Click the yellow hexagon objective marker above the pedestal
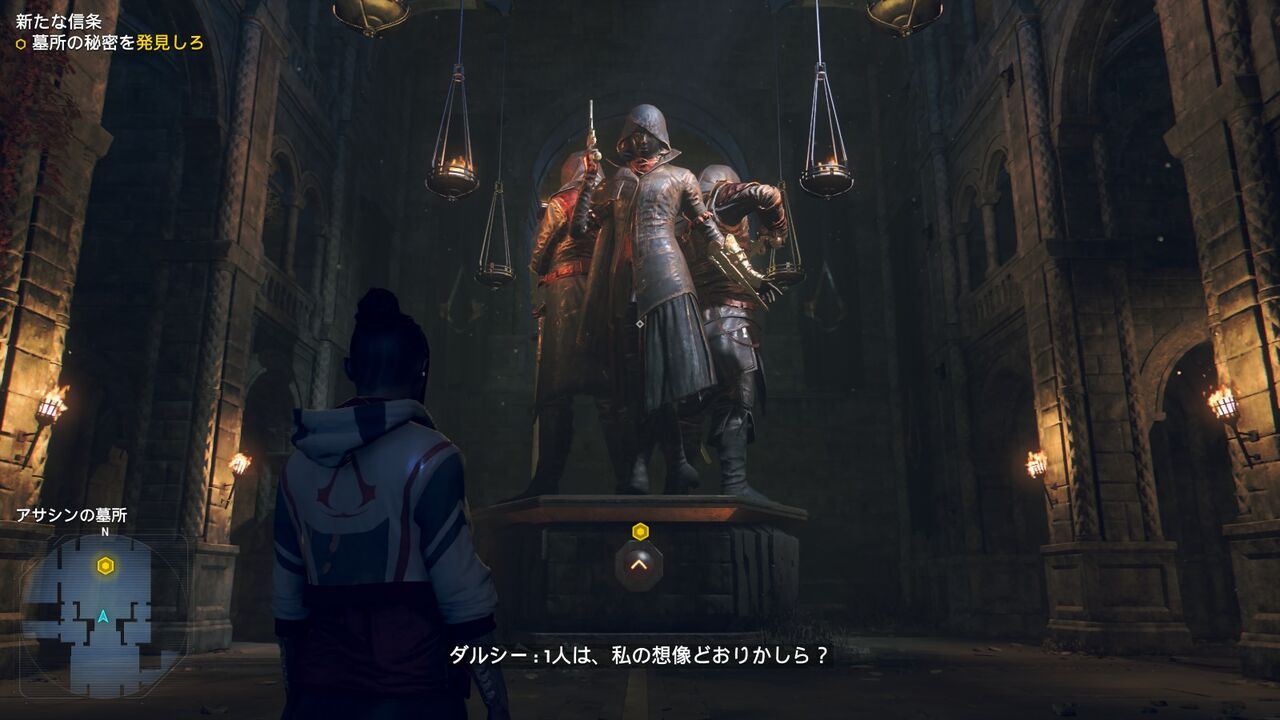This screenshot has width=1280, height=720. (638, 534)
